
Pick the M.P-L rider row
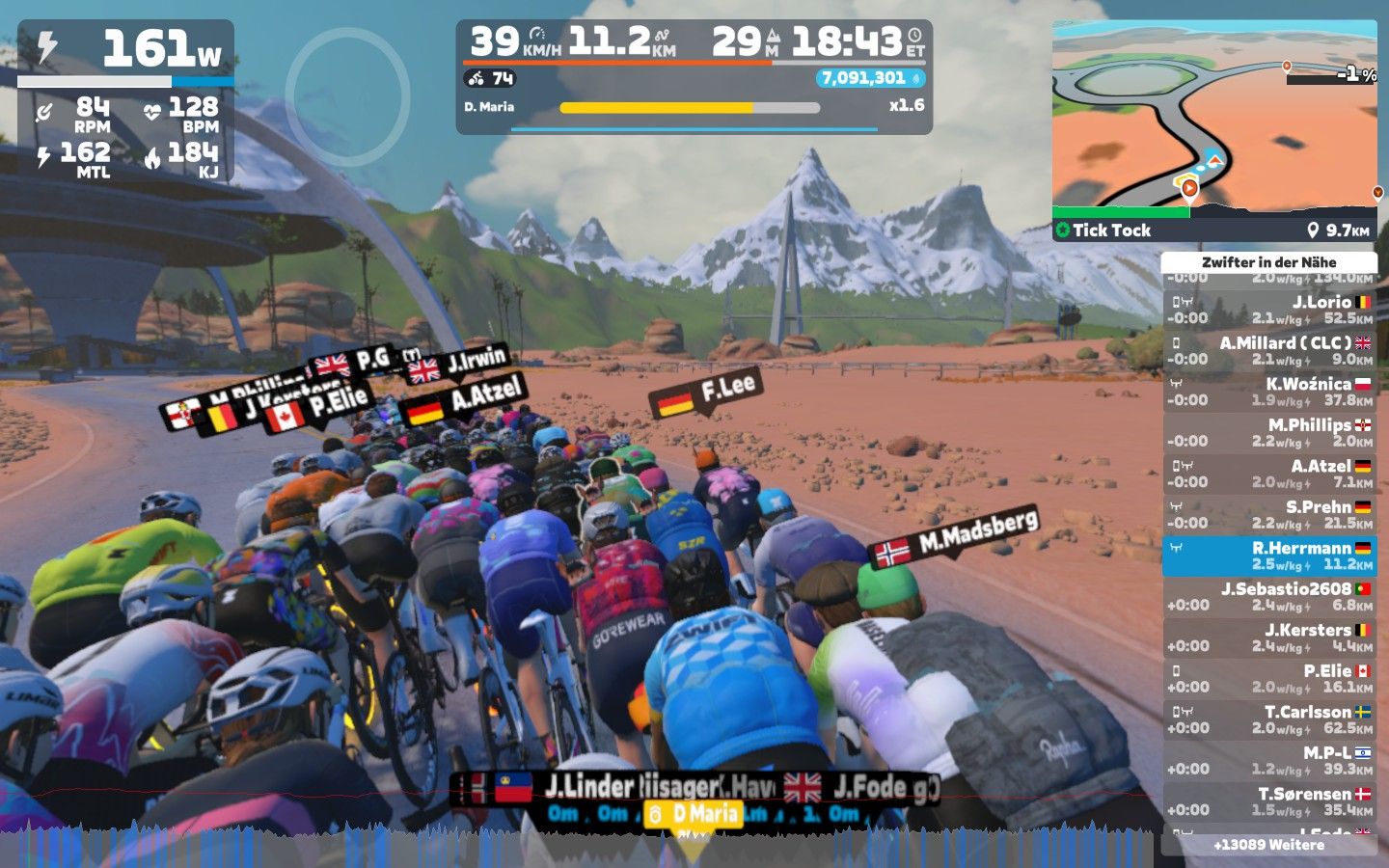1269,761
